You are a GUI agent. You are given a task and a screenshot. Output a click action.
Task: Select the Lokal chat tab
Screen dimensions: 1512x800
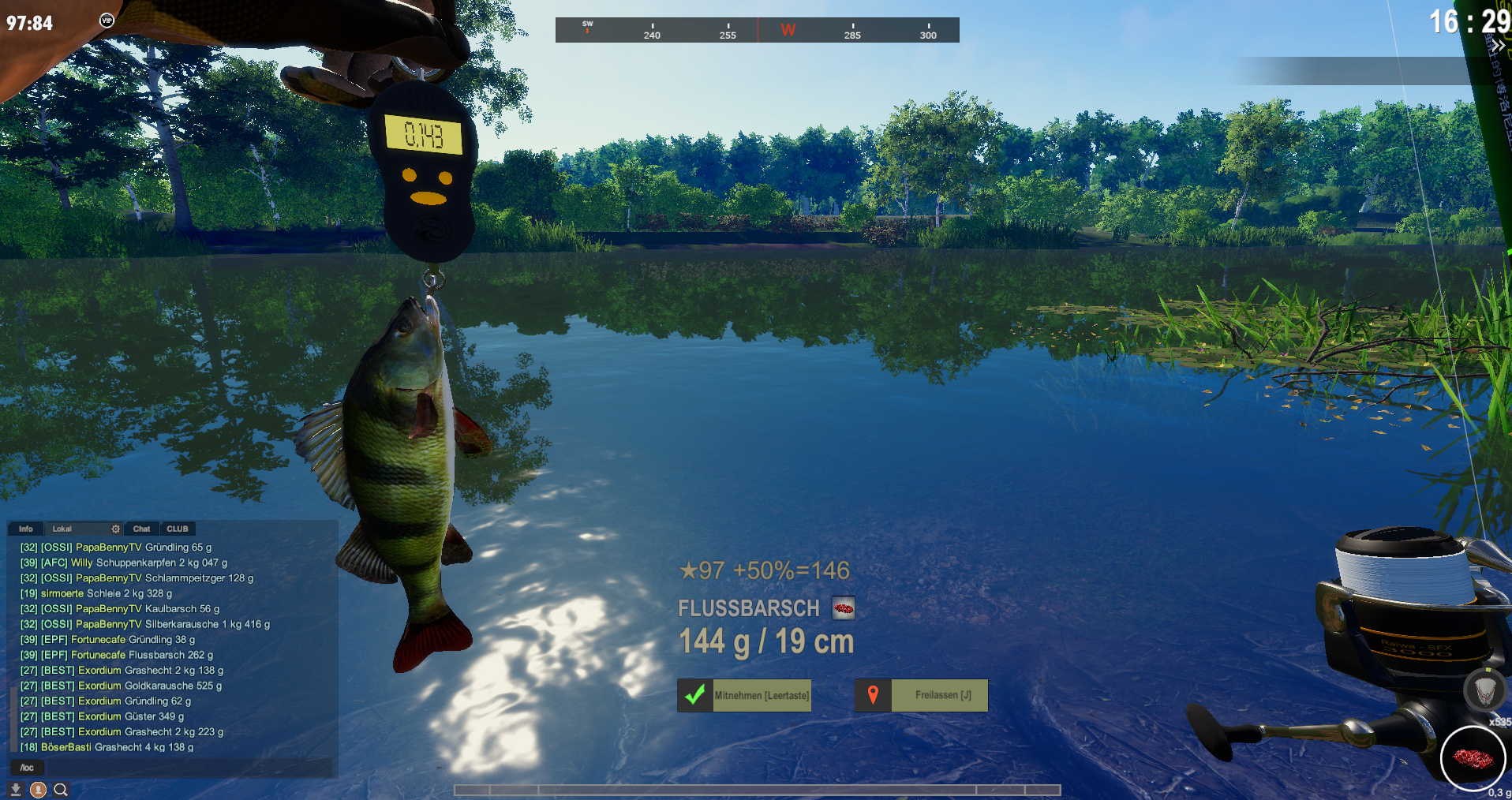(62, 529)
